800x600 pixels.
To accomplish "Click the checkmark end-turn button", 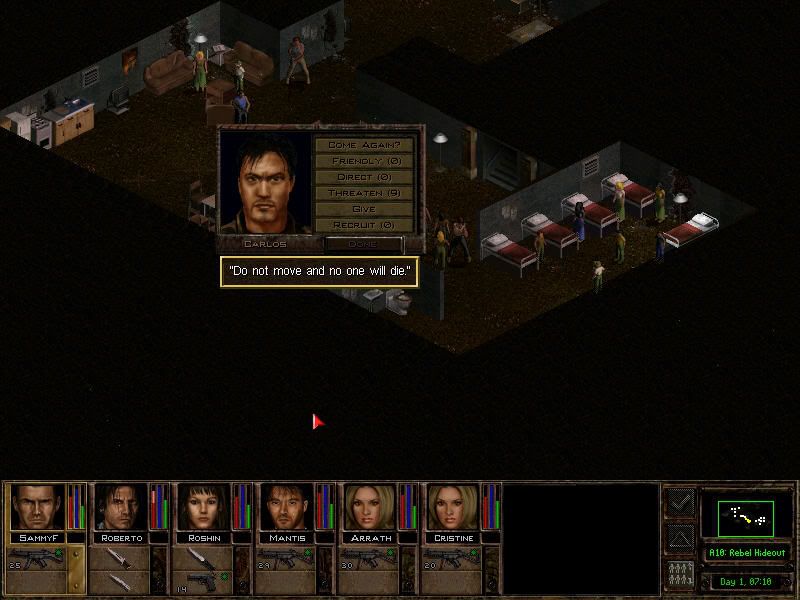I will coord(680,502).
